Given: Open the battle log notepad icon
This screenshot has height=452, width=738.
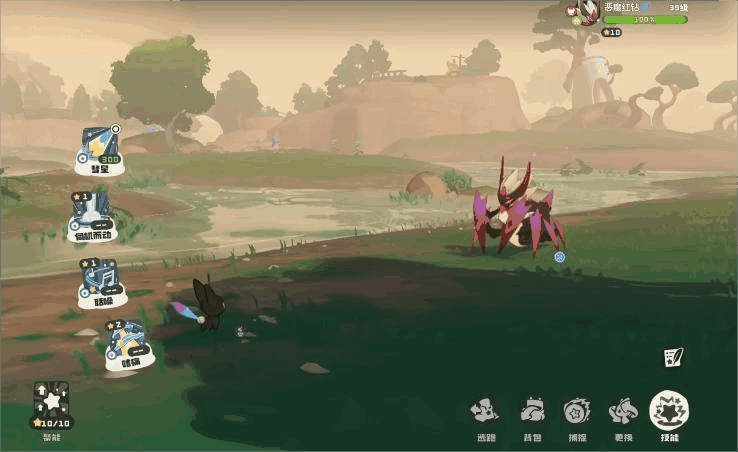Looking at the screenshot, I should pos(673,356).
